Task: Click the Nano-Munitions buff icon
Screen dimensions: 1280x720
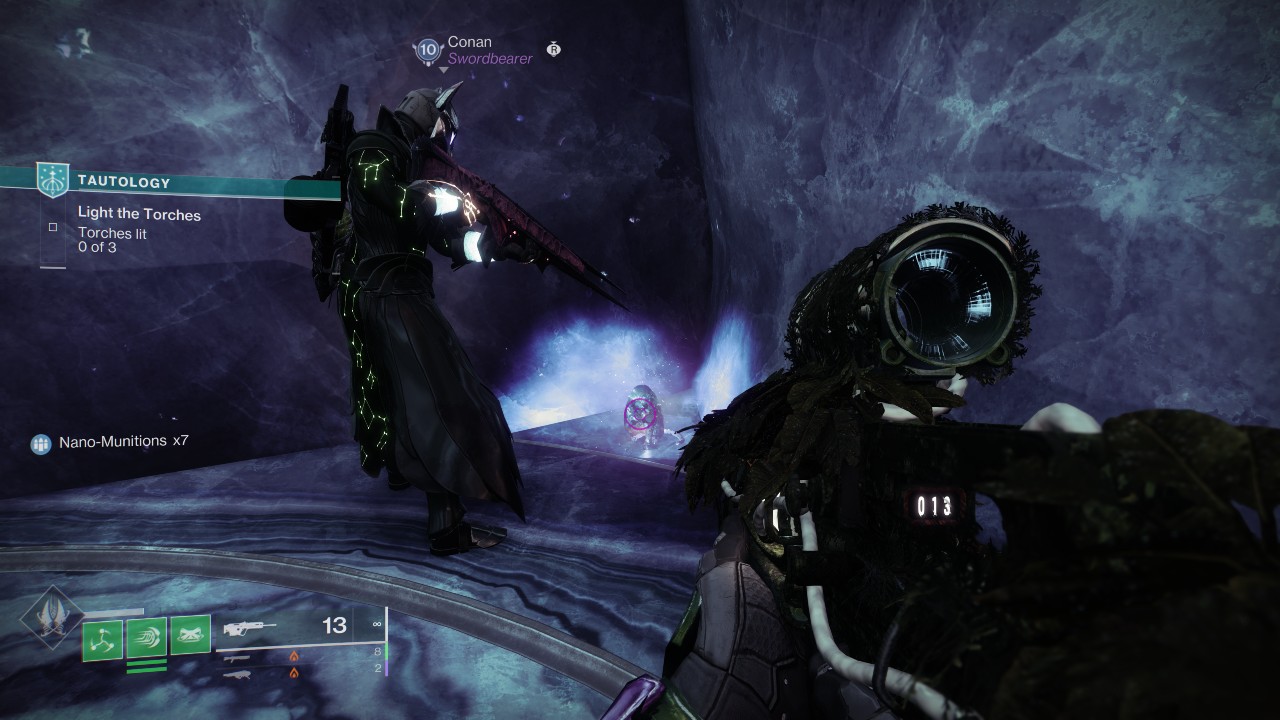Action: pos(41,442)
